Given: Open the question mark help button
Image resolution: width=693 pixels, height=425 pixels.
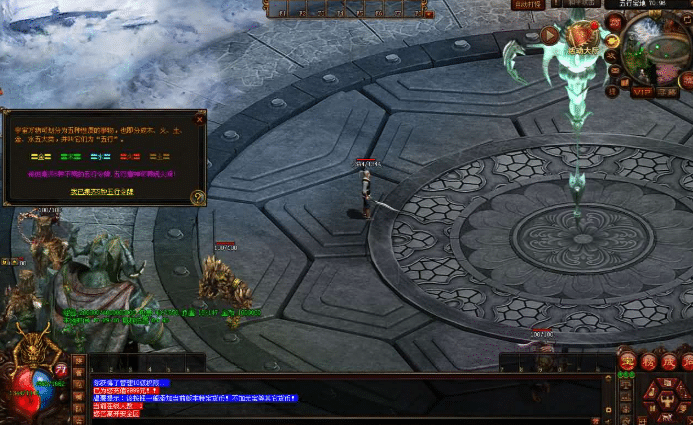Looking at the screenshot, I should pyautogui.click(x=197, y=197).
